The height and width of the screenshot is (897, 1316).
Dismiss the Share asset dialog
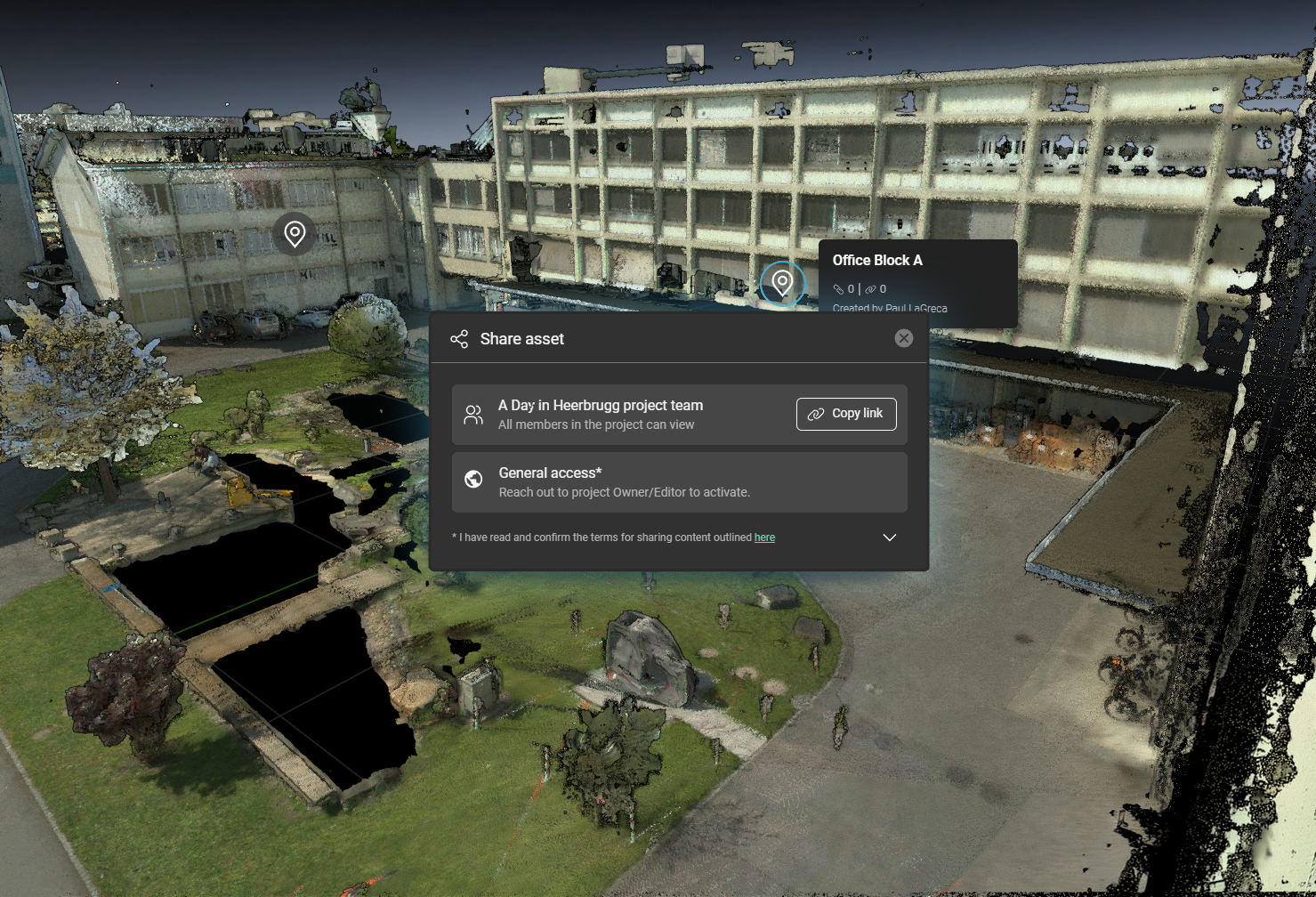point(904,338)
